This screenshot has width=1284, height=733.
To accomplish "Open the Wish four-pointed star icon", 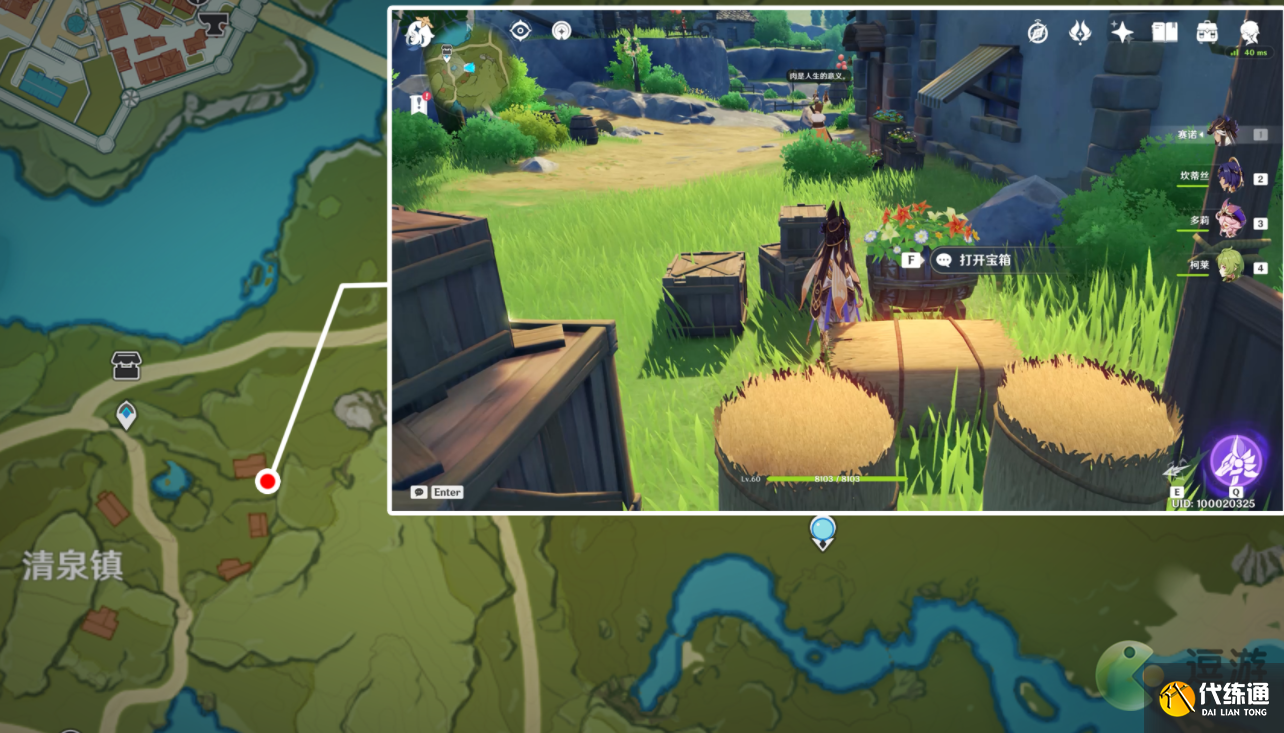I will pos(1122,32).
